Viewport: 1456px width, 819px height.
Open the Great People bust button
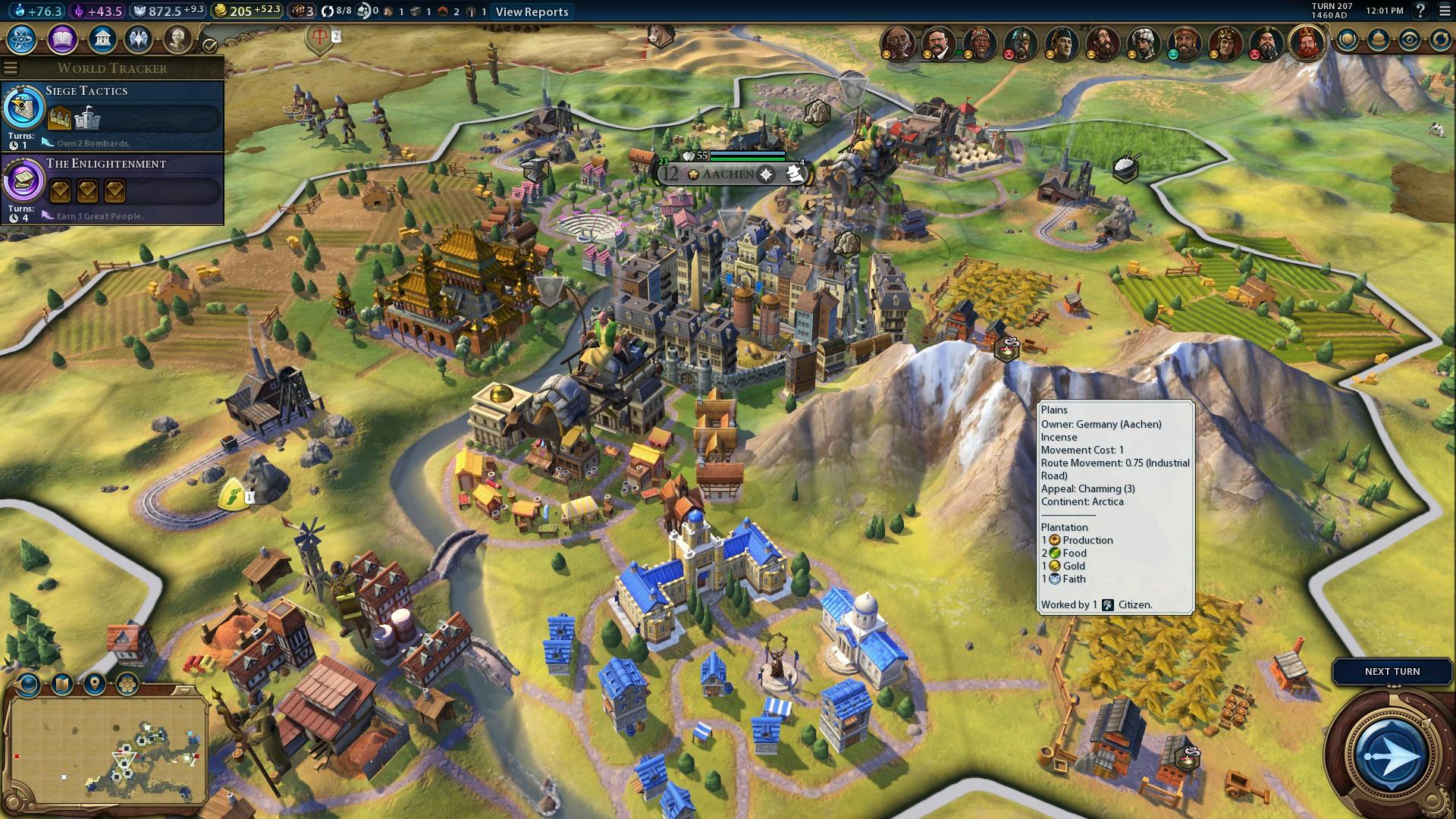click(177, 39)
